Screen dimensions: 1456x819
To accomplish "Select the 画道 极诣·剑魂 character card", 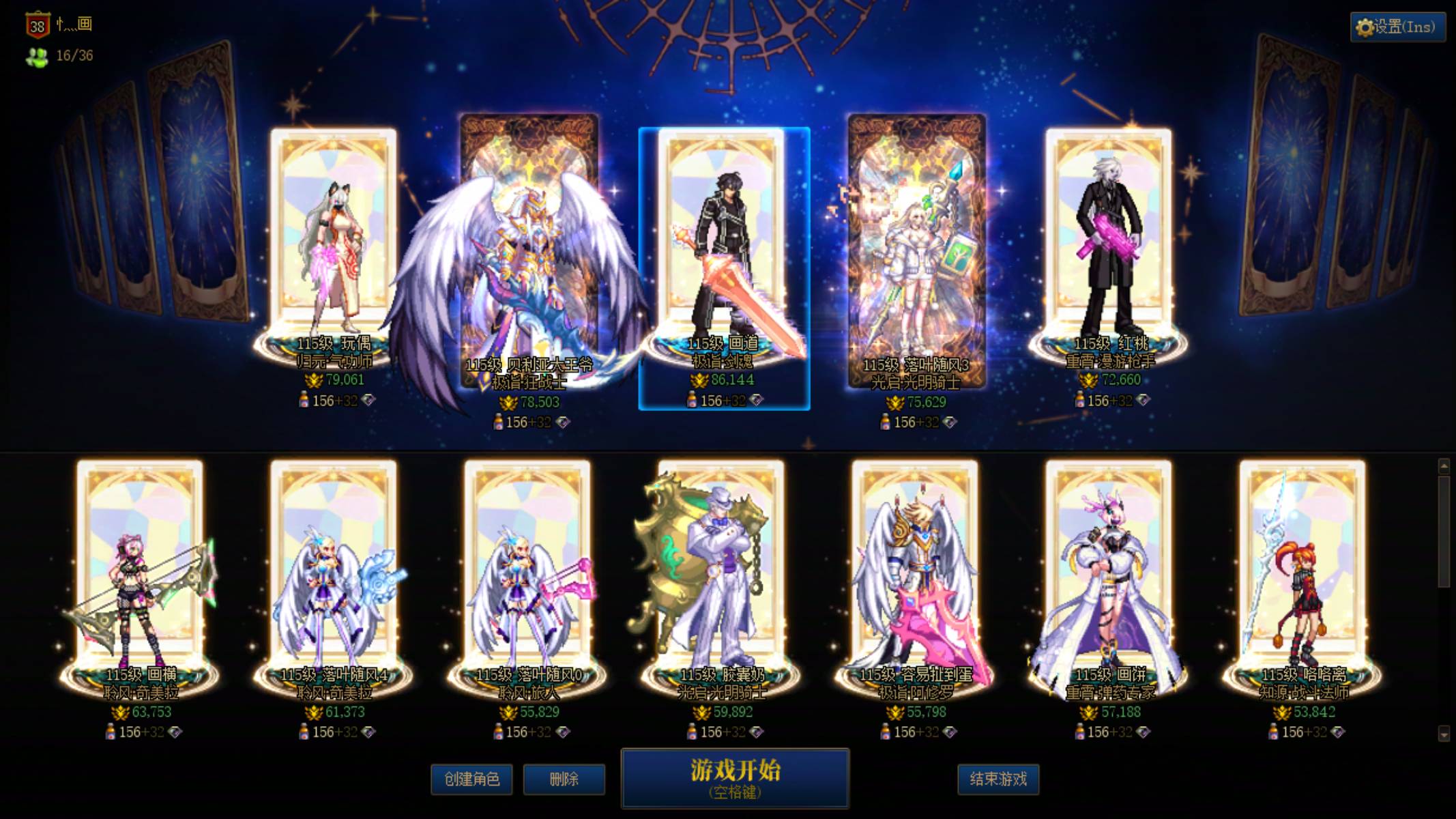I will 720,259.
